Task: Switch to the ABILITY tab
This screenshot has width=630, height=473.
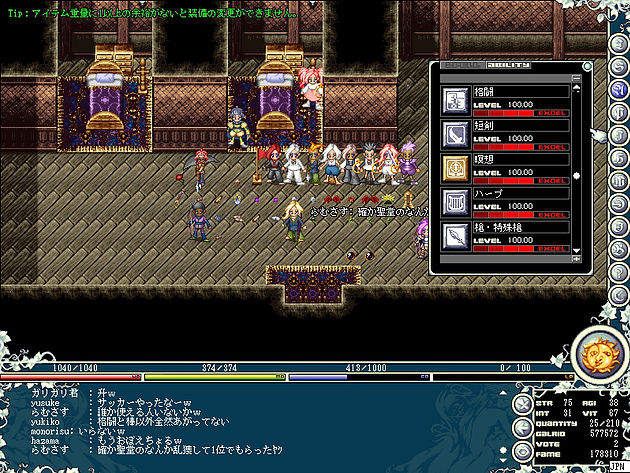Action: pos(507,66)
